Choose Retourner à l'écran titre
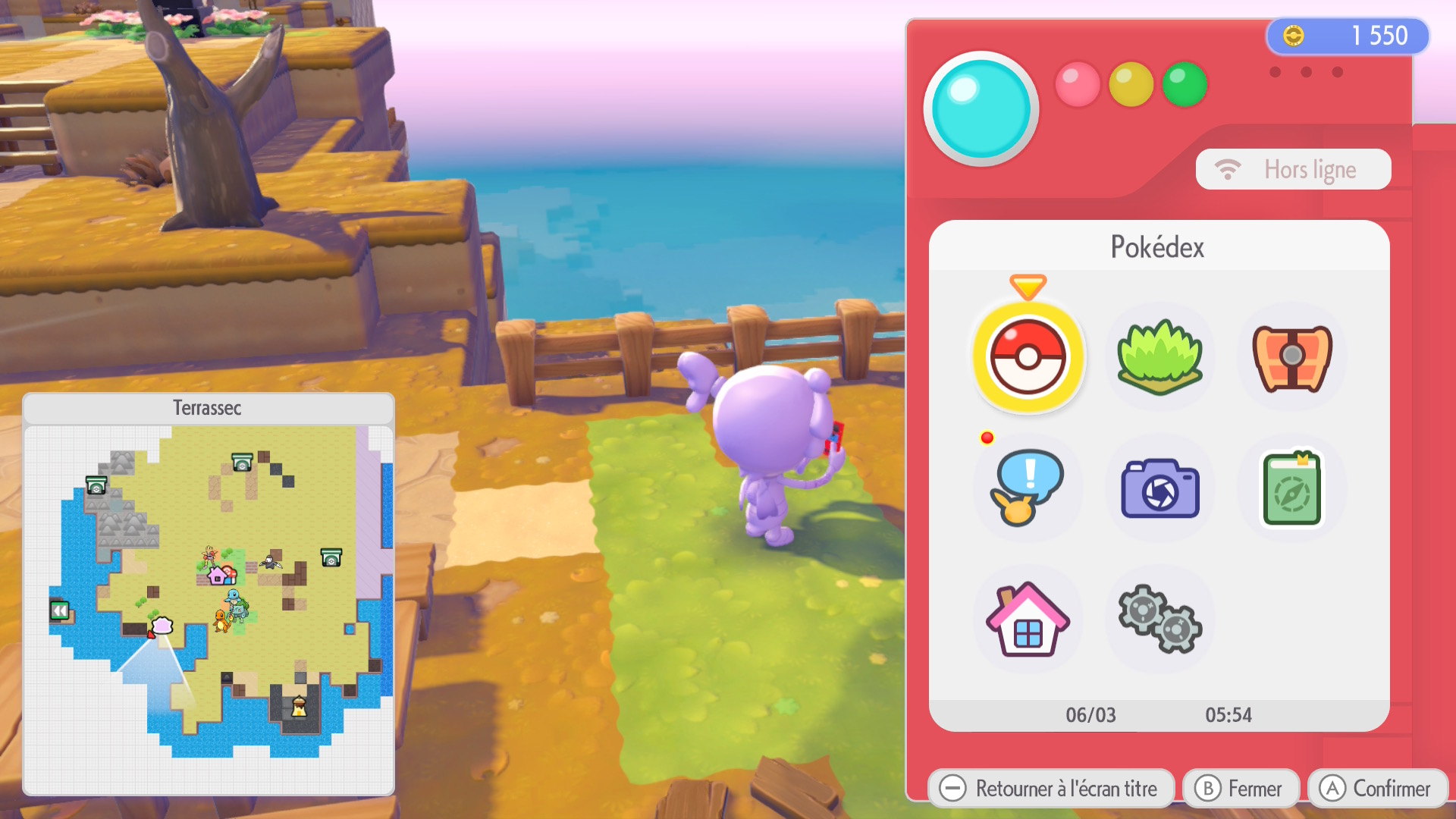1456x819 pixels. coord(1051,789)
